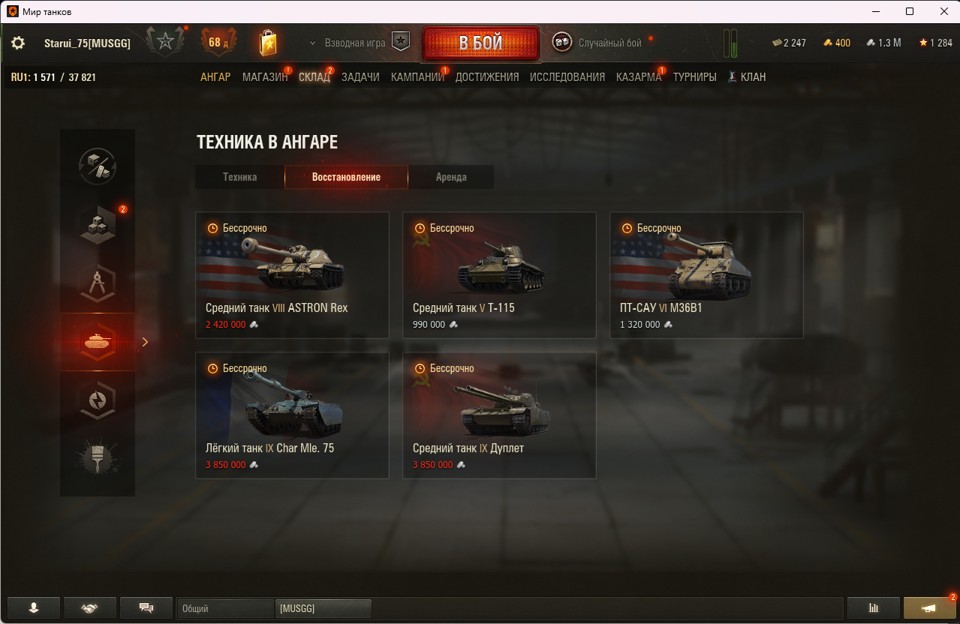Select the ASTRON Rex tank card

click(292, 275)
